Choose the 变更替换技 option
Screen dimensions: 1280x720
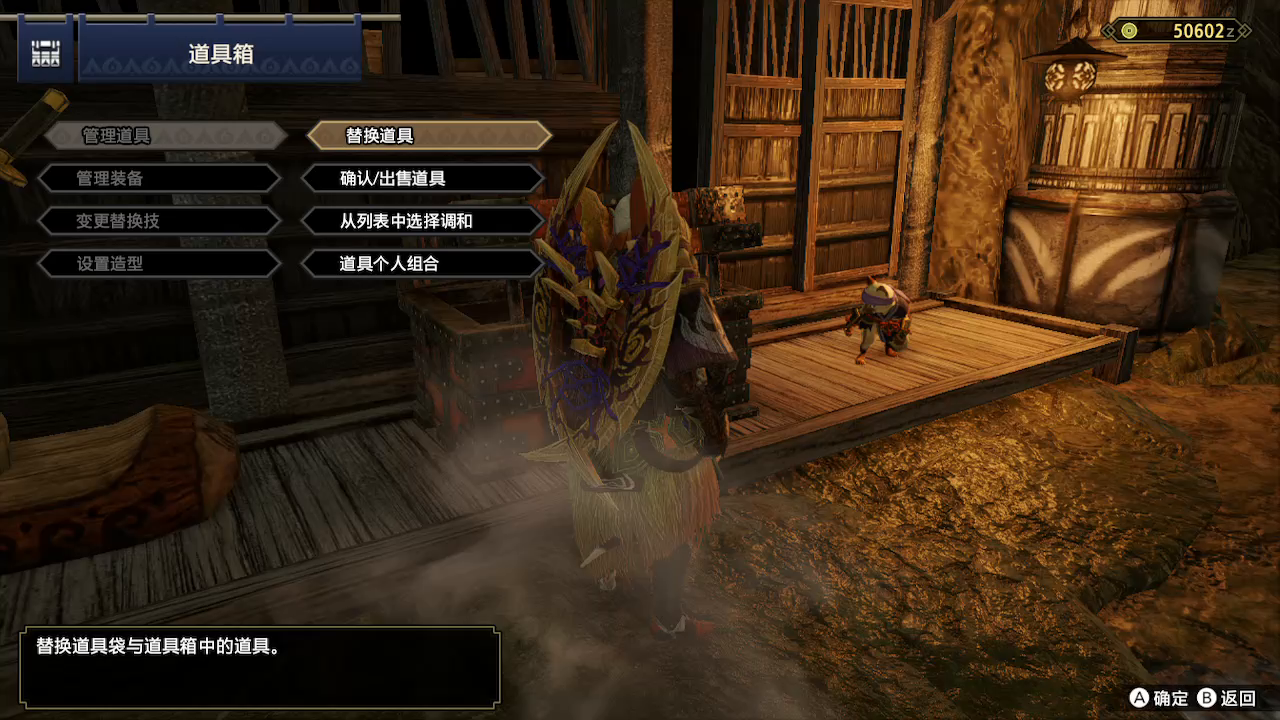[160, 221]
